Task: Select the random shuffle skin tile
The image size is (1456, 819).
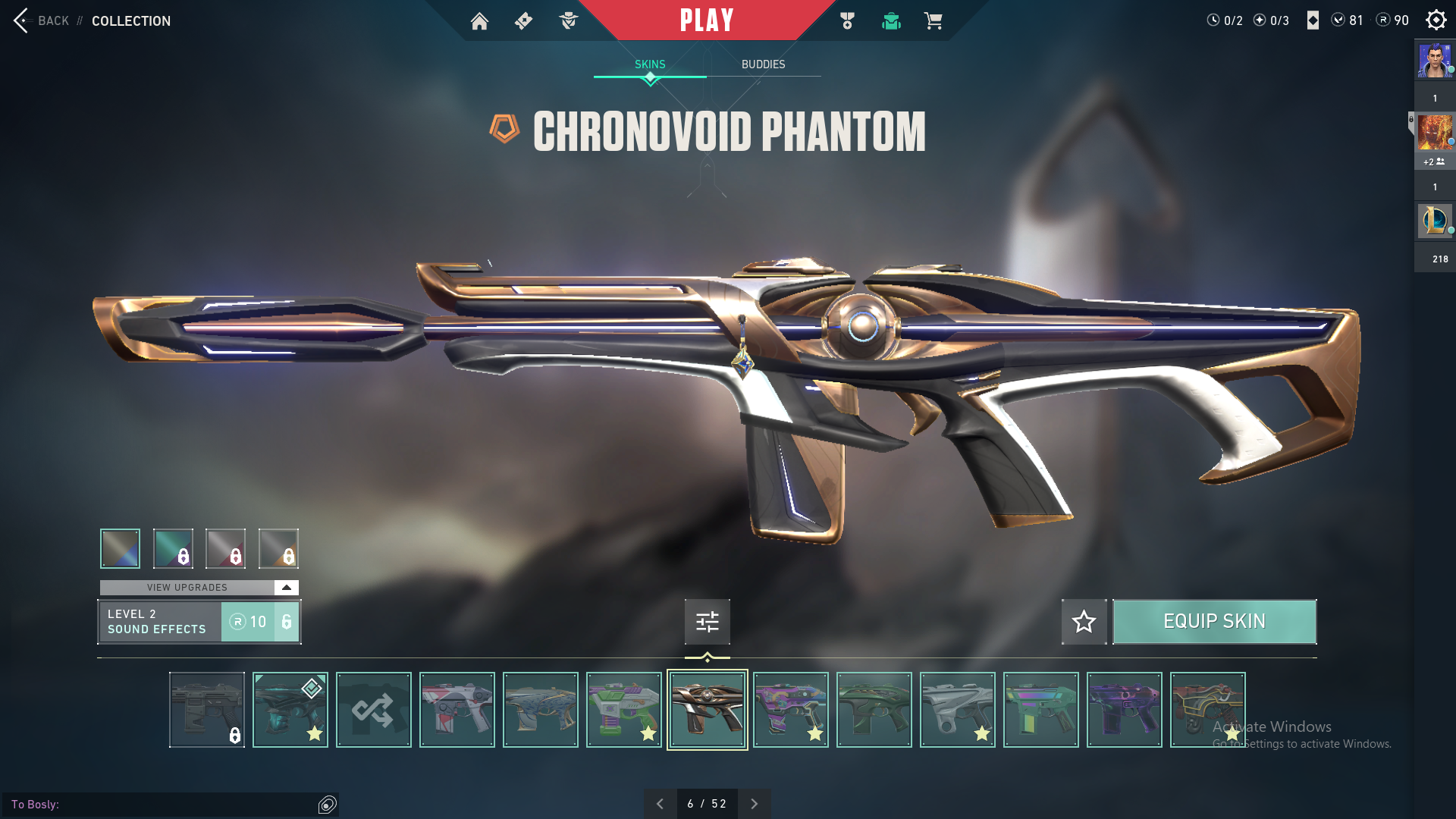Action: [373, 710]
